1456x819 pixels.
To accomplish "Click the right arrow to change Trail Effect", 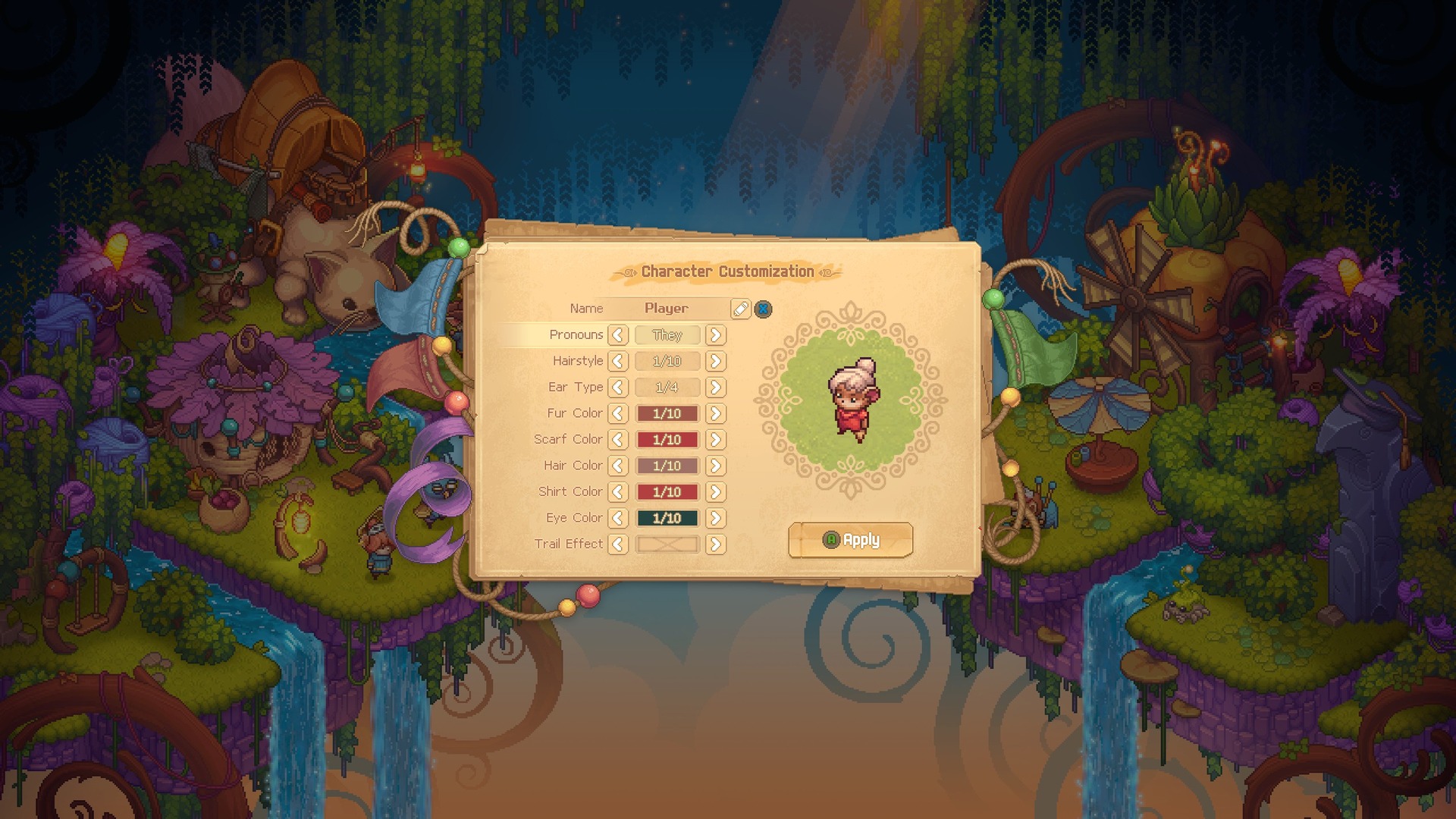I will coord(714,544).
